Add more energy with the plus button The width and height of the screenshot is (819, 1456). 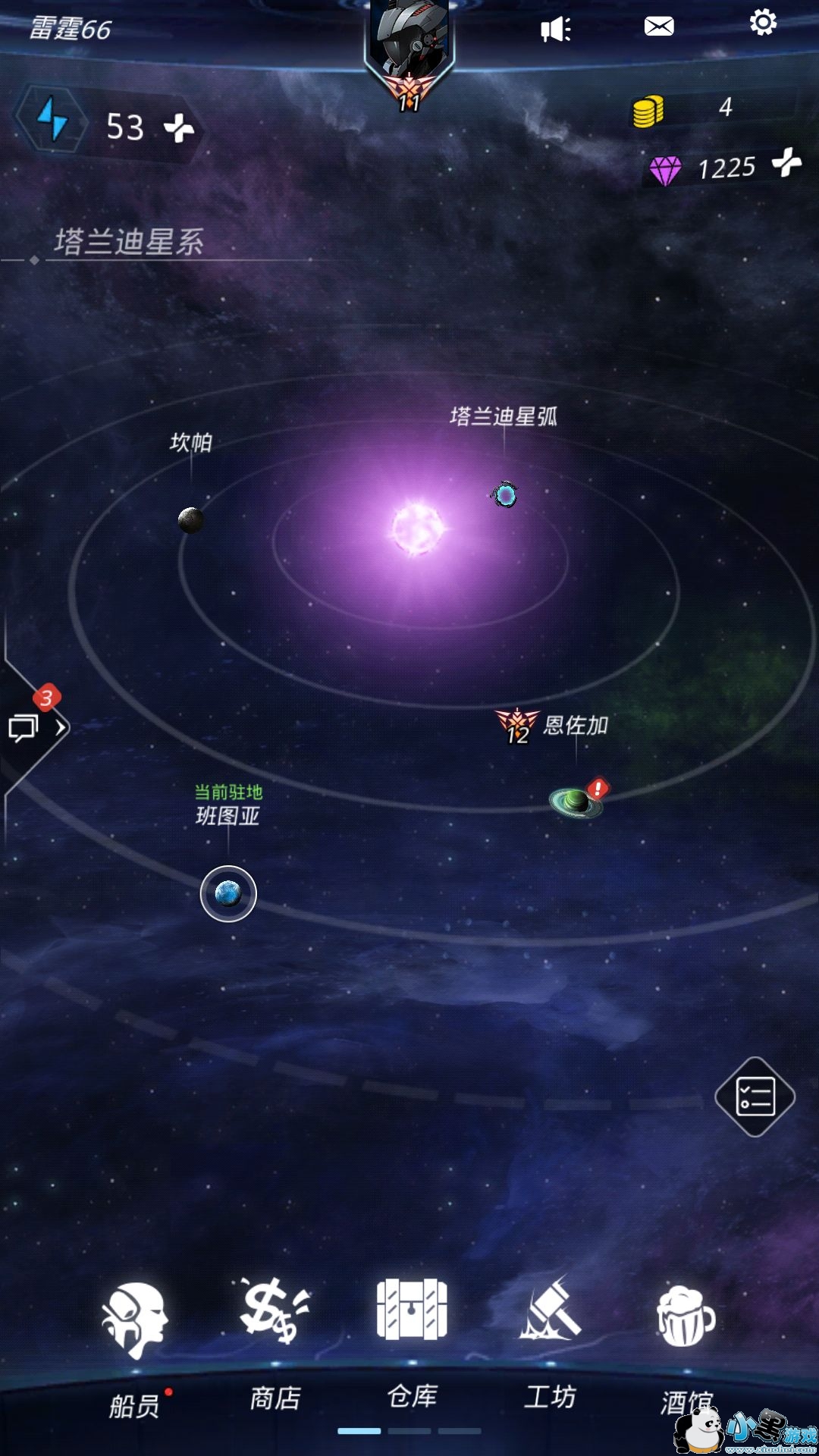179,127
